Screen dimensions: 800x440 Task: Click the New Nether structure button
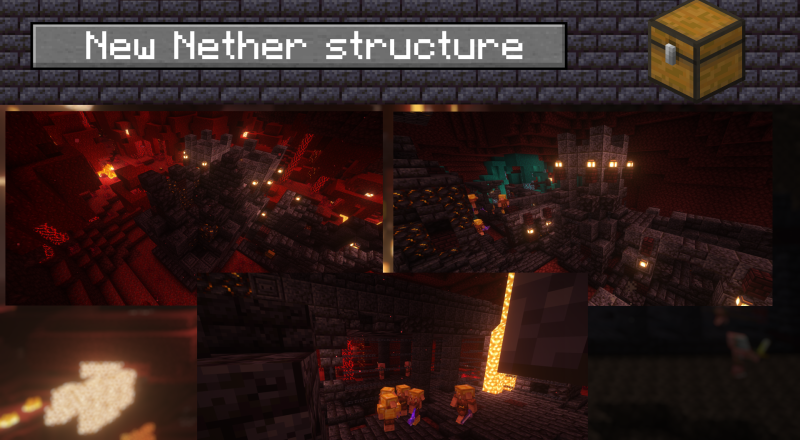(x=299, y=46)
